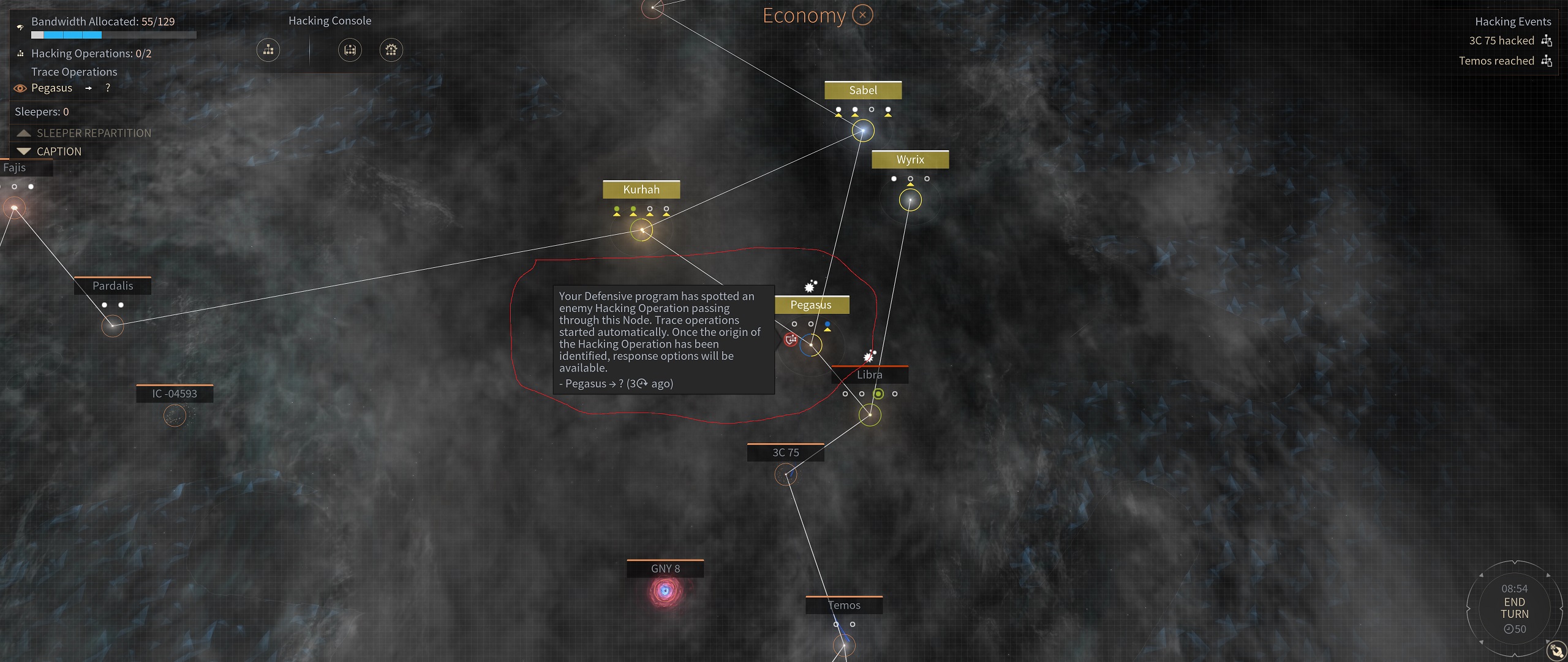Select the Pardalis system label
The height and width of the screenshot is (662, 1568).
(x=113, y=286)
